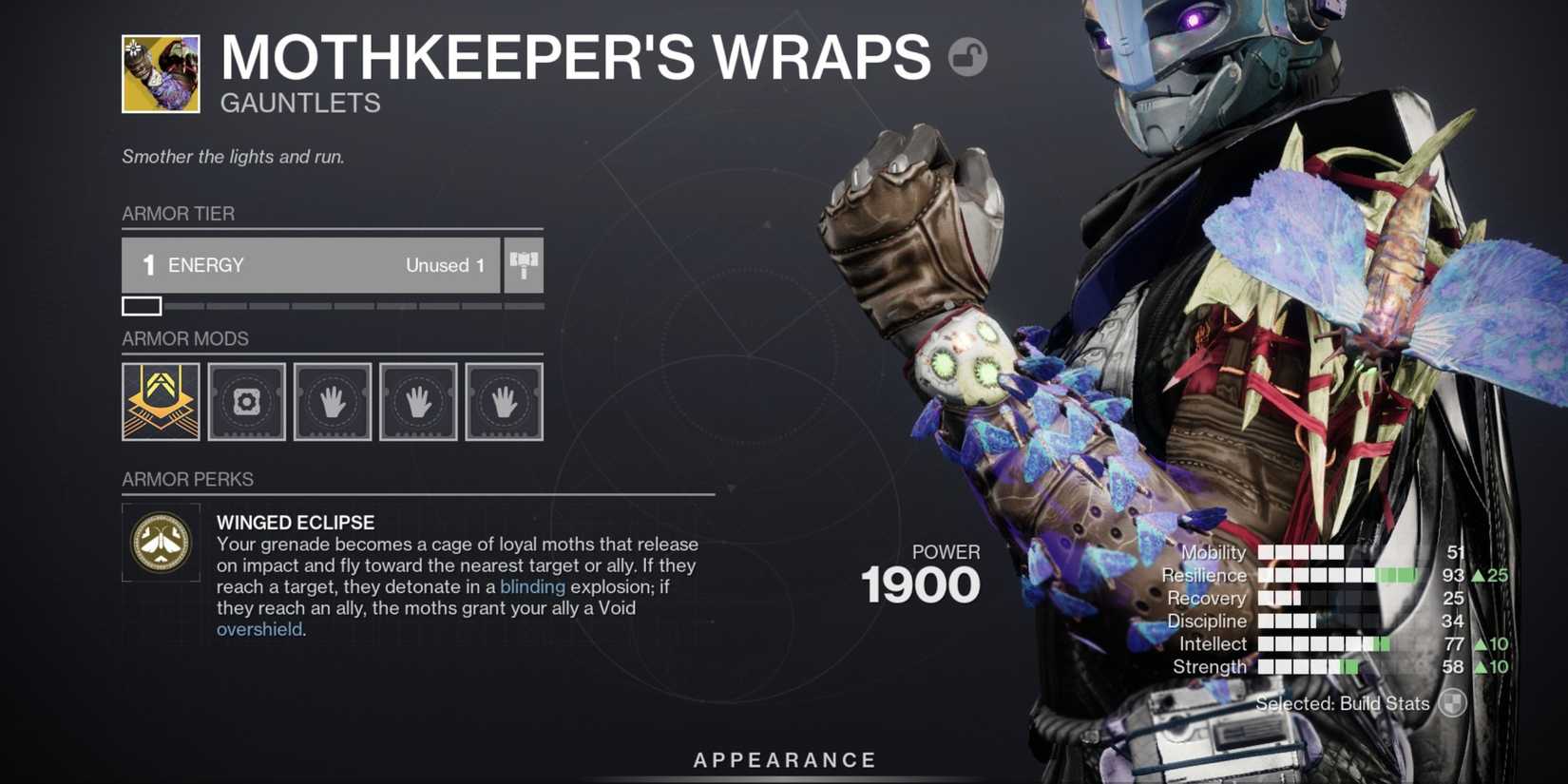Open the blinding keyword link

point(532,587)
